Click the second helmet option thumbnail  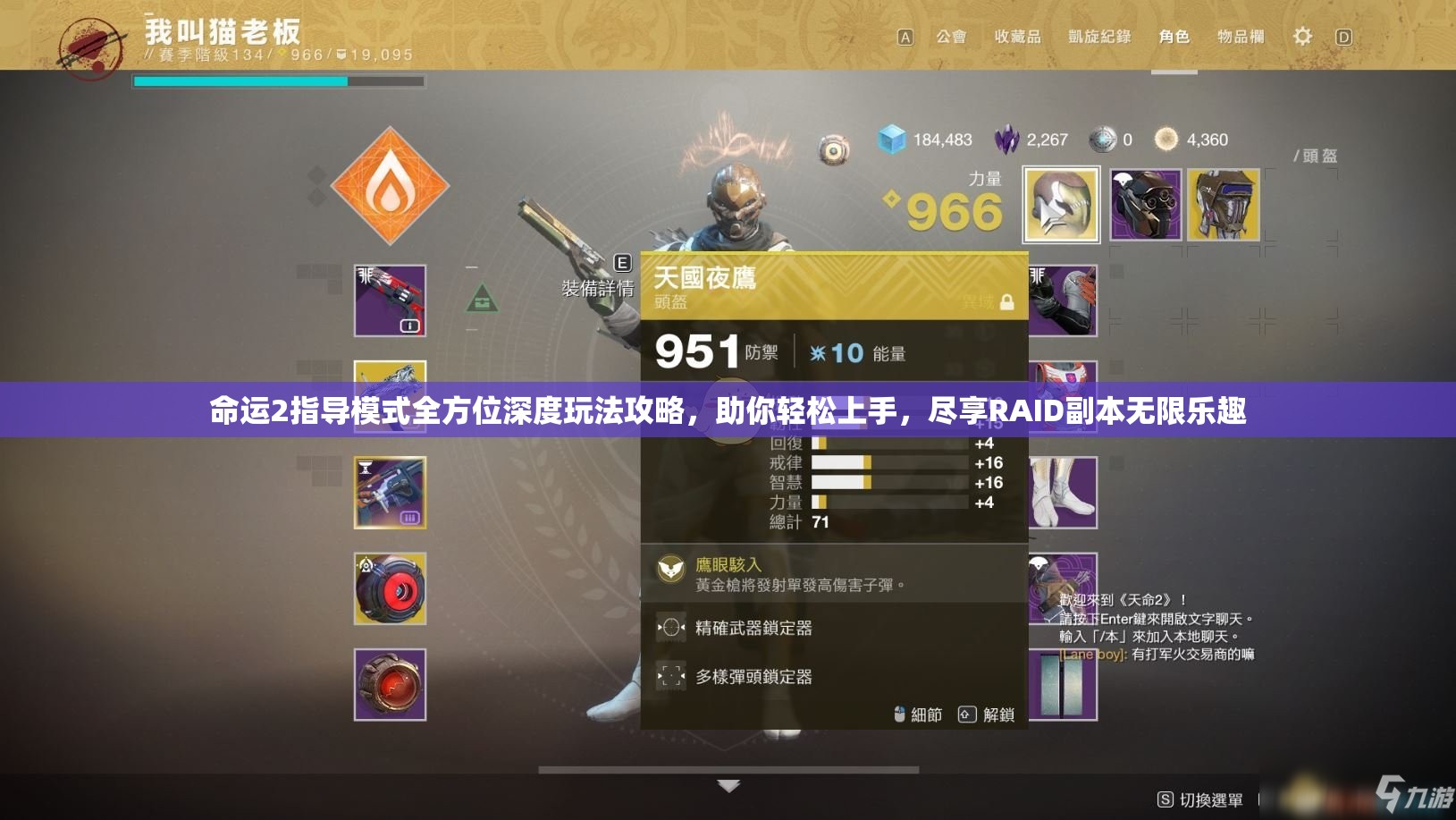point(1147,204)
